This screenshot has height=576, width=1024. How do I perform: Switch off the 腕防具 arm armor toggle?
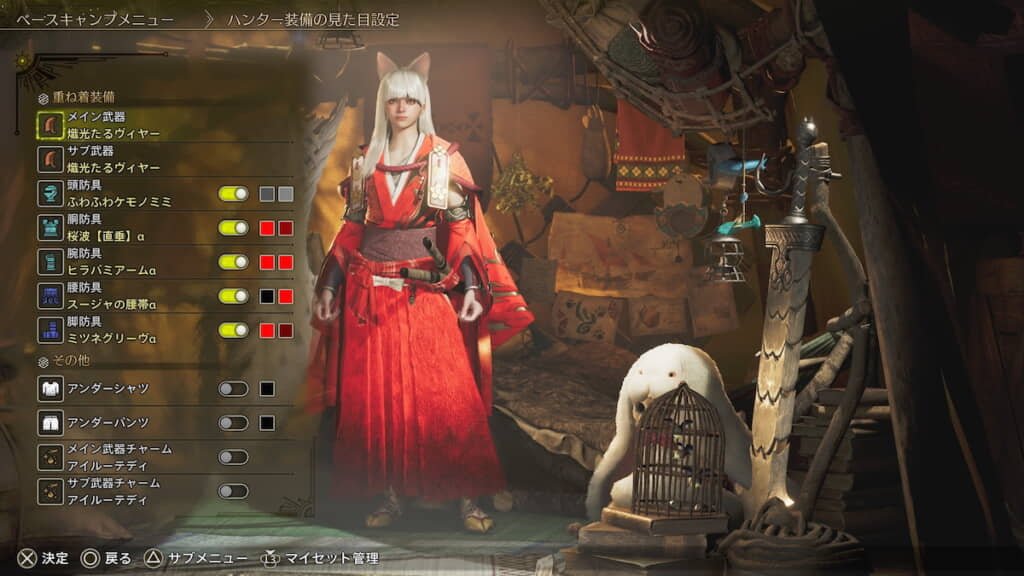[233, 262]
